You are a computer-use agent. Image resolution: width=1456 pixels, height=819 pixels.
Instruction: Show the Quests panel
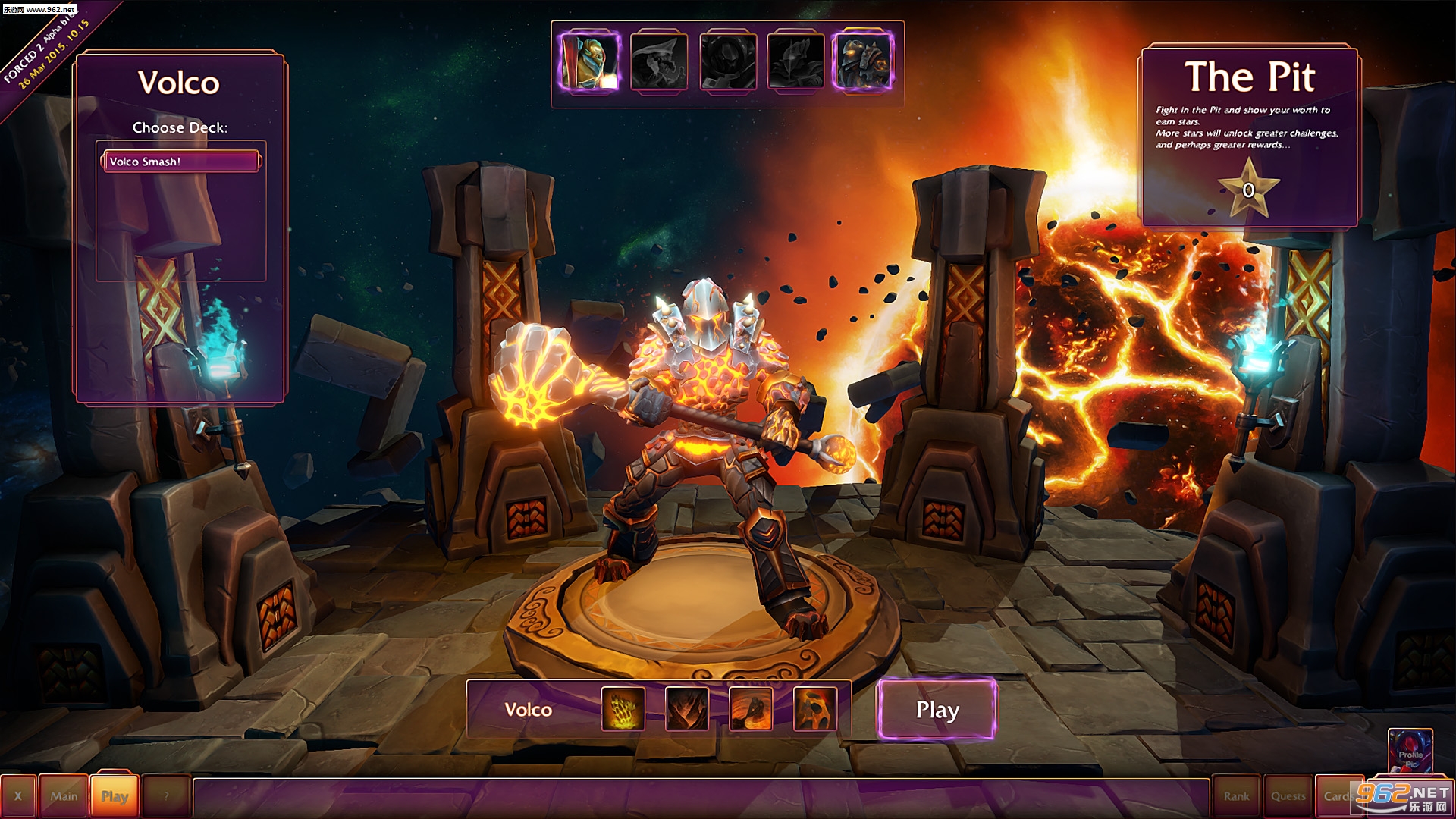pos(1288,796)
